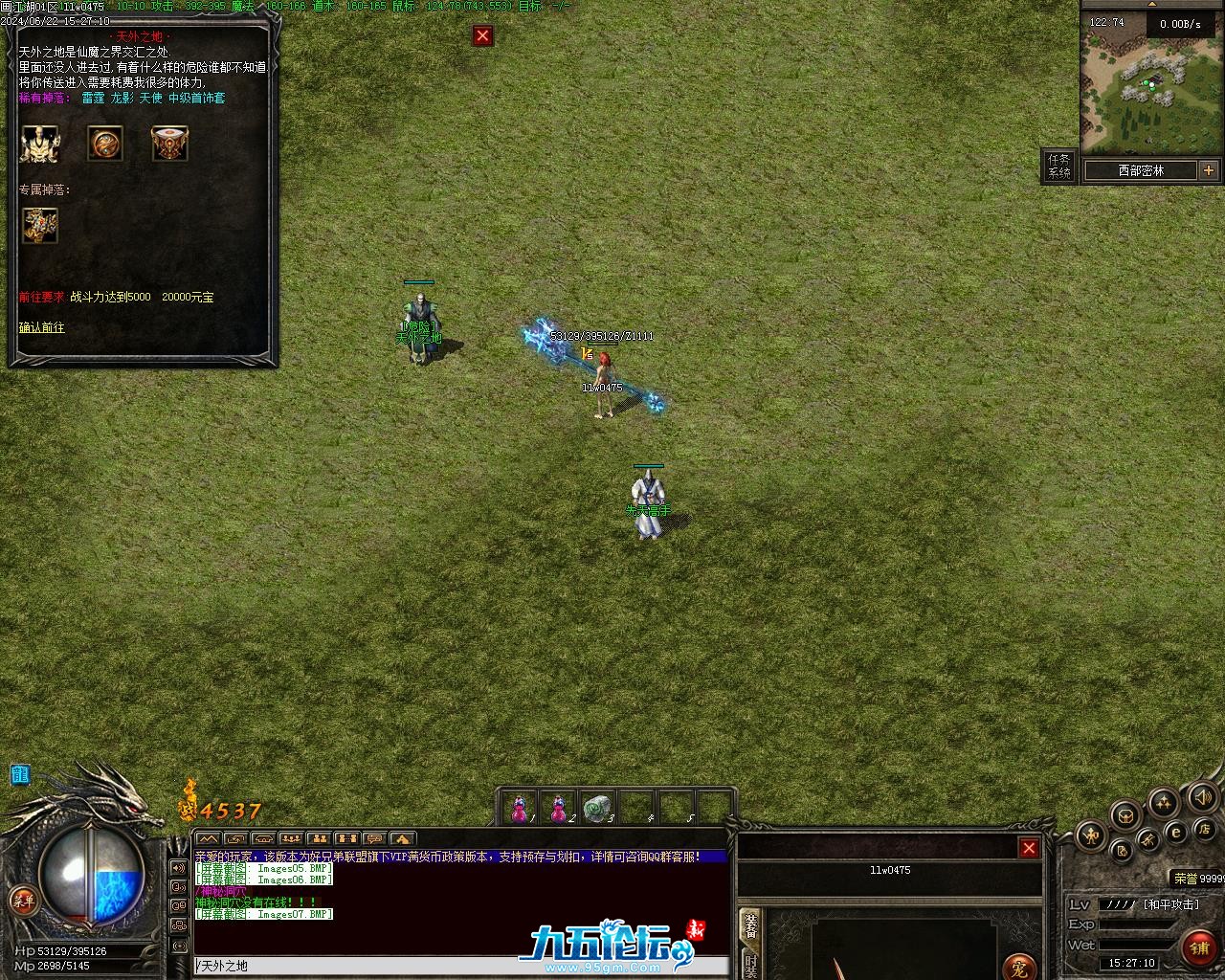Use the potion in hotbar slot 1
The height and width of the screenshot is (980, 1225).
(x=520, y=809)
